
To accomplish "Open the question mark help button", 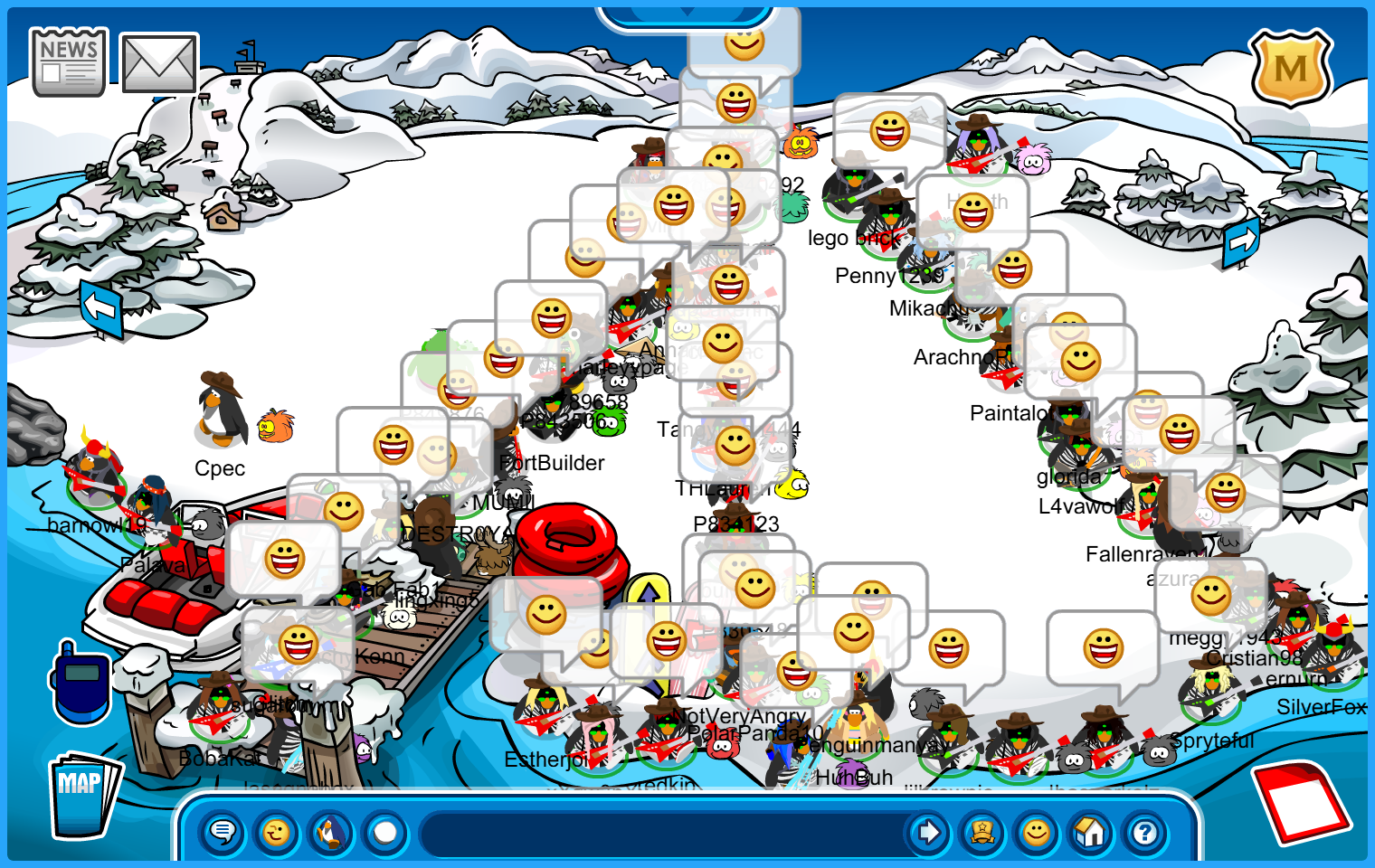I will 1145,832.
